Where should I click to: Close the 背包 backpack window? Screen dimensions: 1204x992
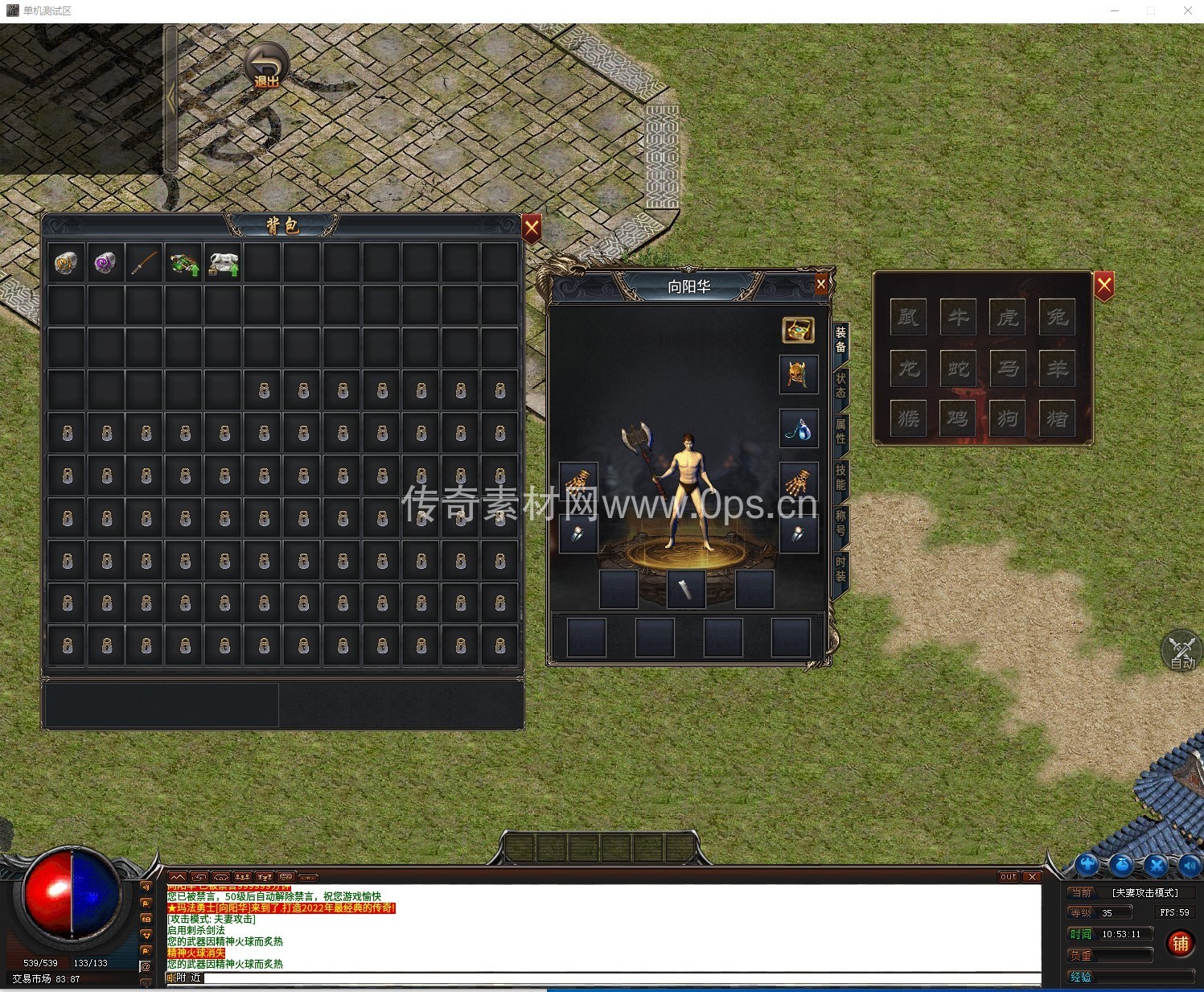click(532, 228)
